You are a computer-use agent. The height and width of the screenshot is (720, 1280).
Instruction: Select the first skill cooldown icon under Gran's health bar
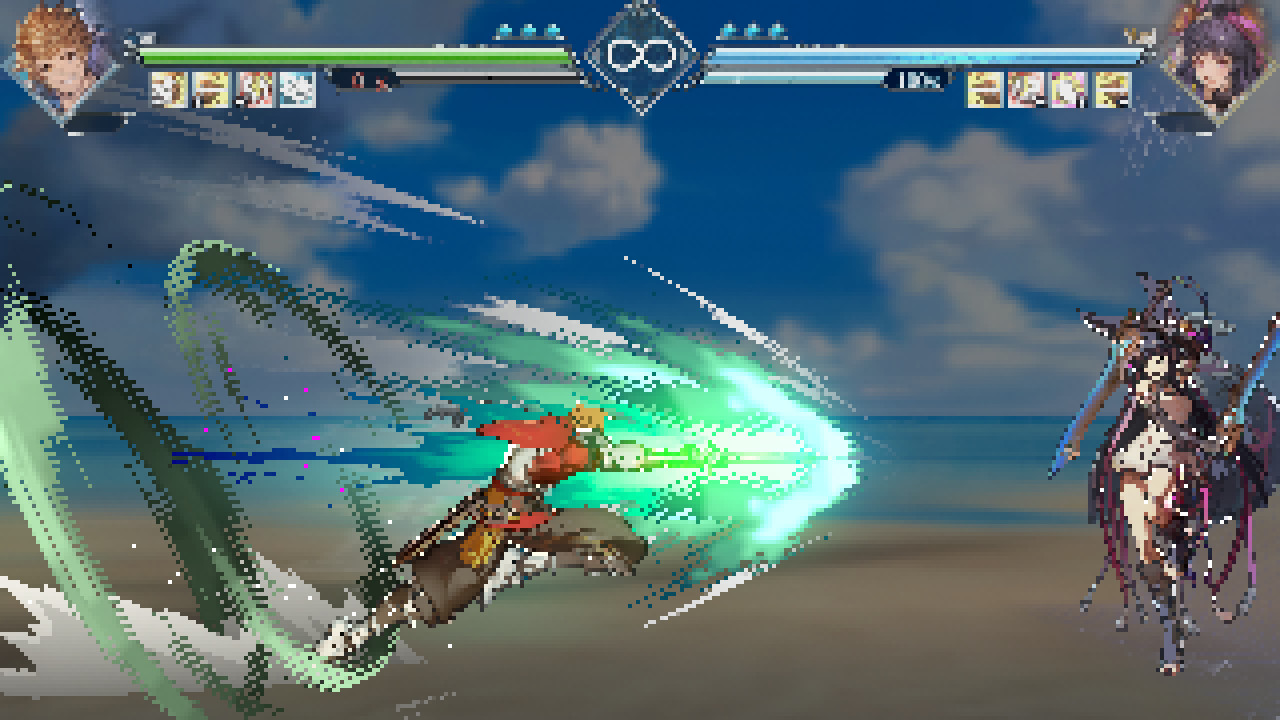[x=169, y=88]
